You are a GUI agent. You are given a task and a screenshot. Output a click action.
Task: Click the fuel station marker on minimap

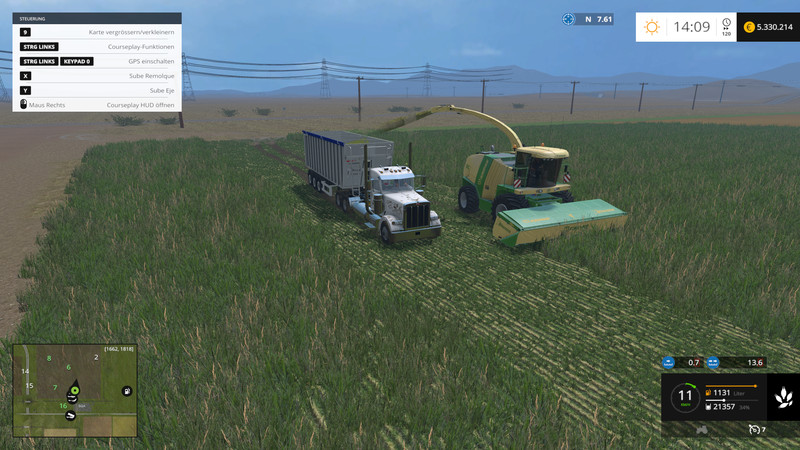[127, 390]
